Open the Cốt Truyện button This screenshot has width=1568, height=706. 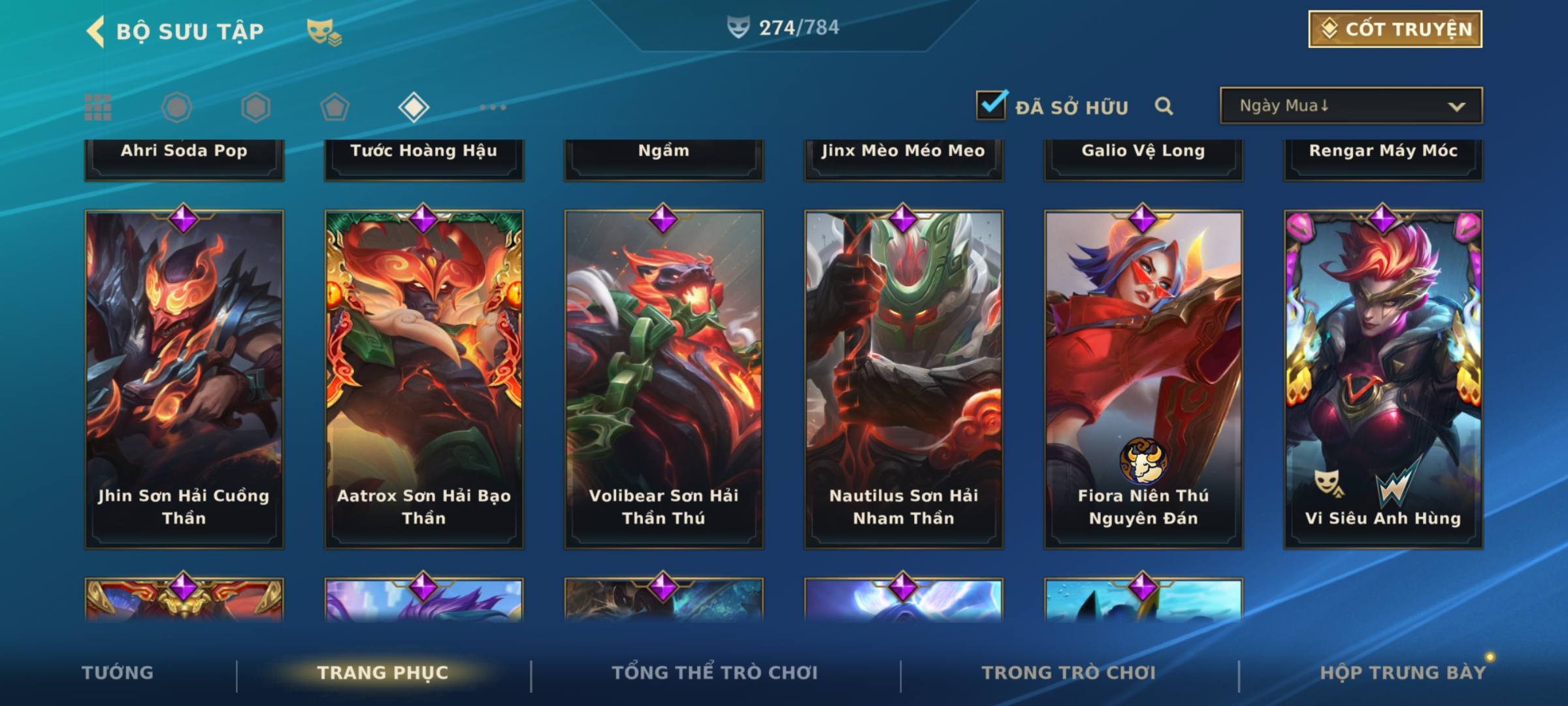(1395, 29)
